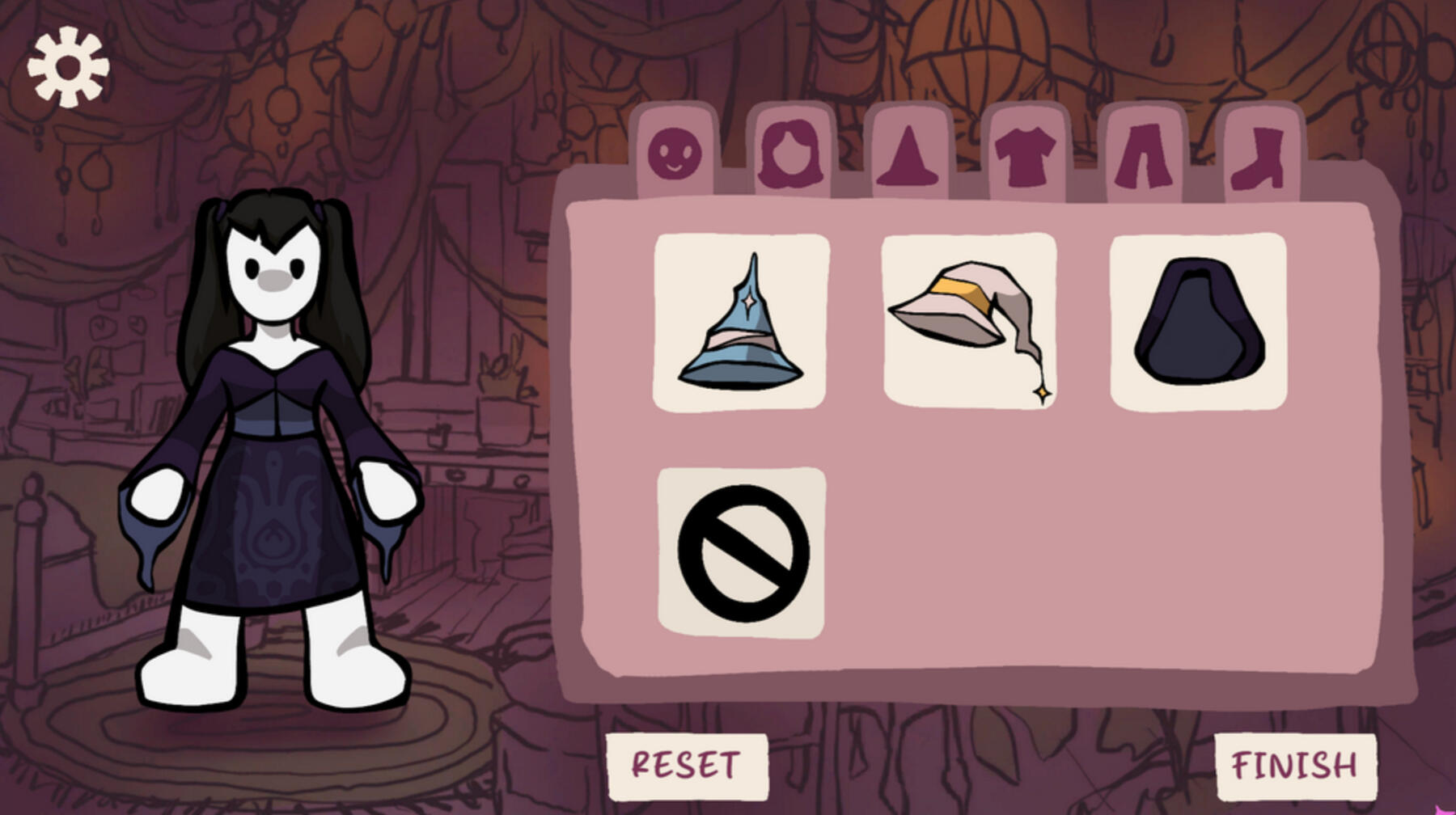Remove the hat using the no-item tile
Viewport: 1456px width, 815px height.
742,553
